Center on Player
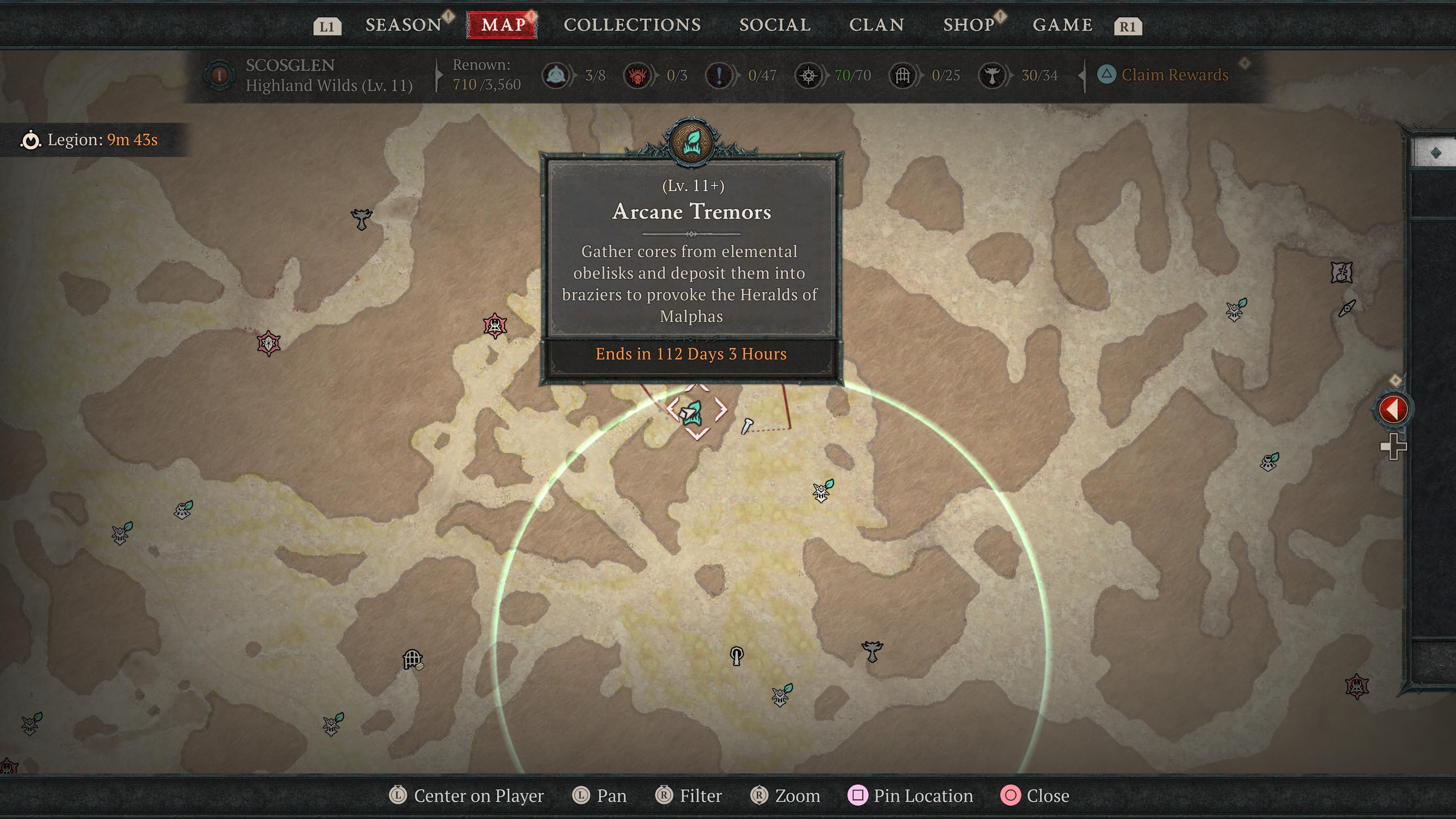Screen dimensions: 1456x819 click(467, 796)
